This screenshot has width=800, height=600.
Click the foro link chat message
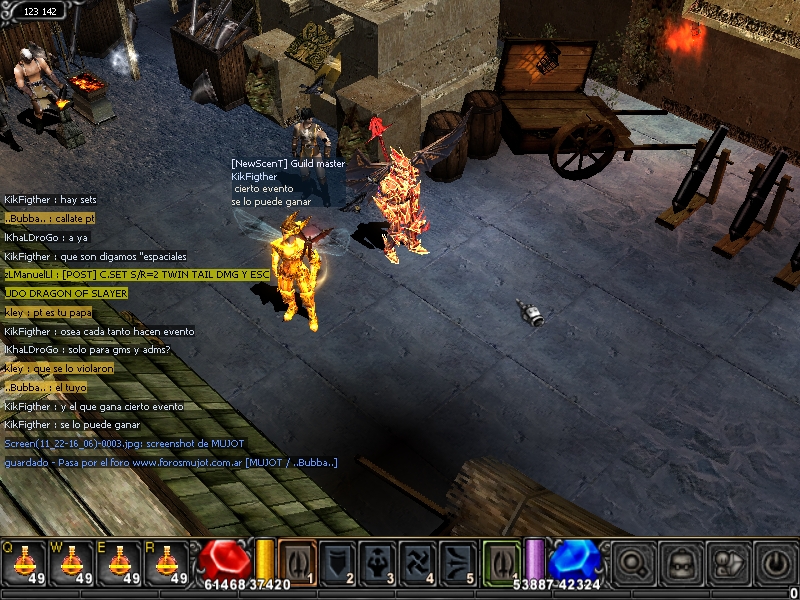coord(171,462)
